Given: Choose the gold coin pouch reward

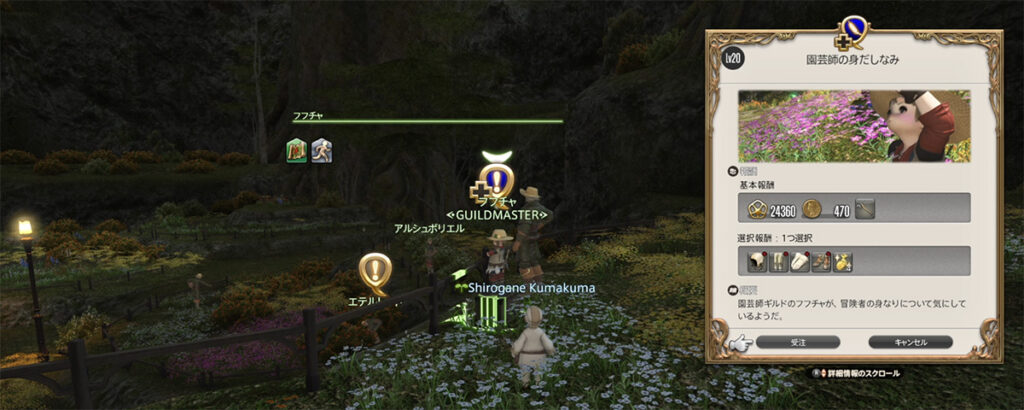Looking at the screenshot, I should point(843,261).
